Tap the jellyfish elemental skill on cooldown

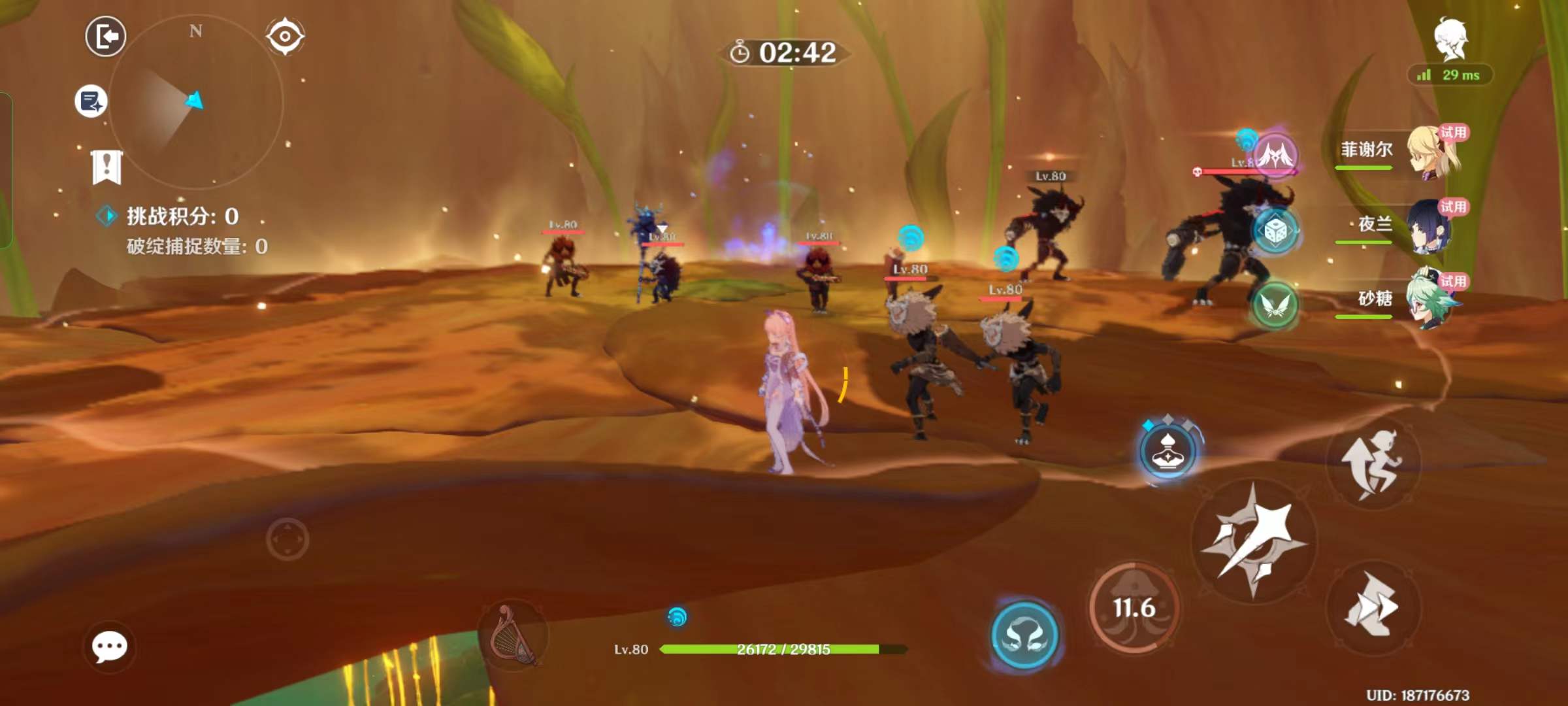pyautogui.click(x=1134, y=608)
